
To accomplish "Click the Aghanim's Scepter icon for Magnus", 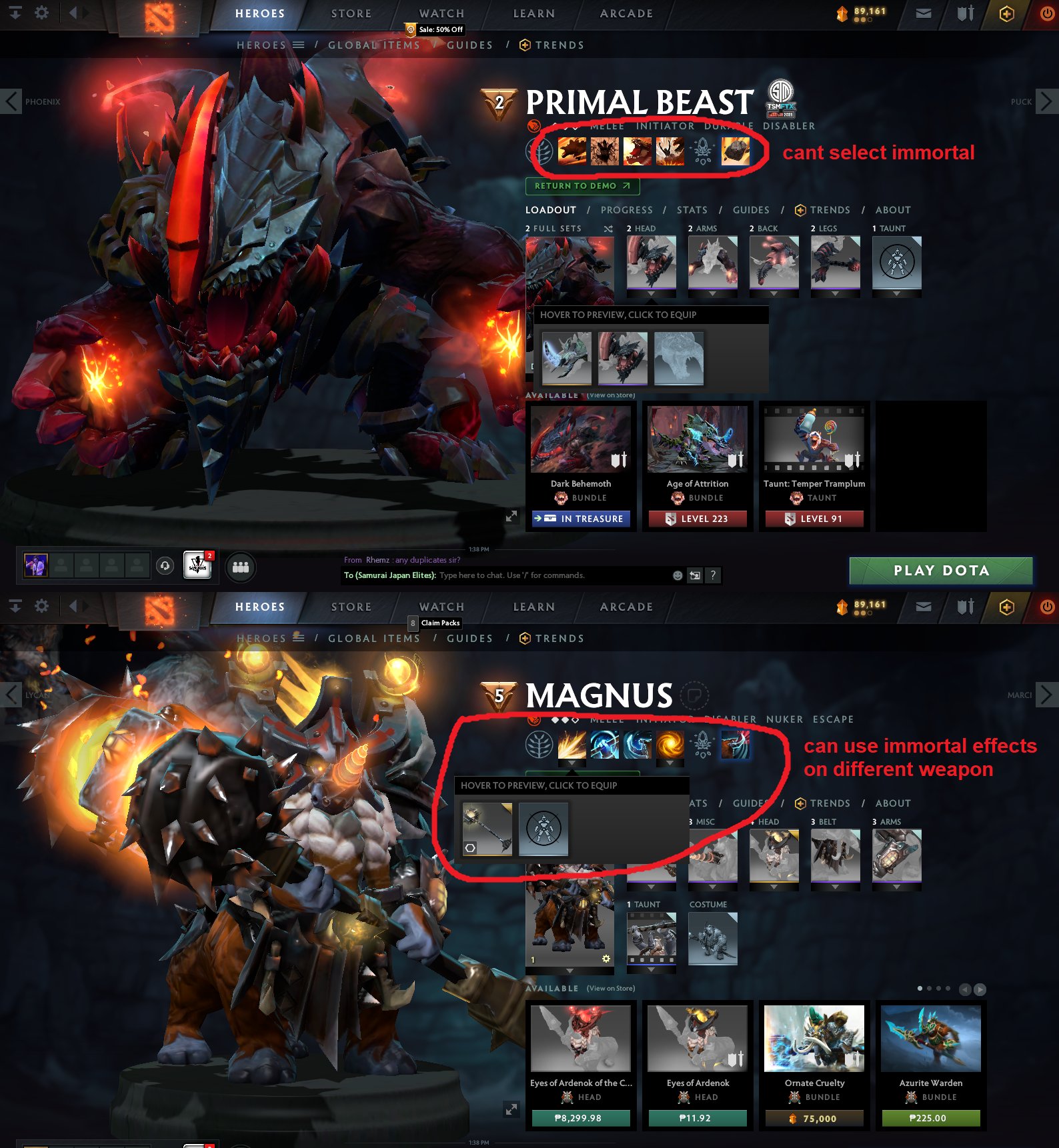I will [x=702, y=745].
